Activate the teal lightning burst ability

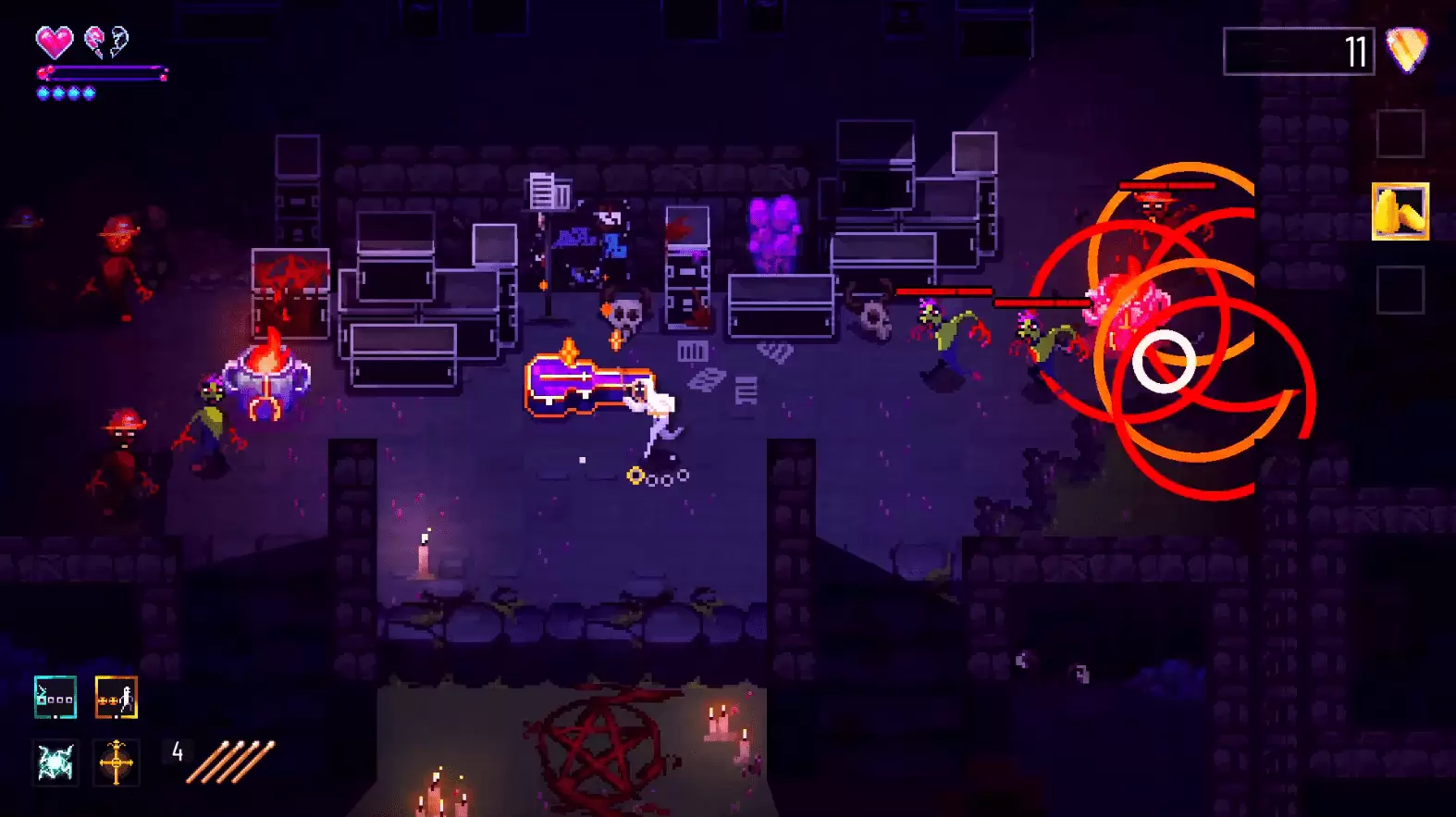click(x=56, y=762)
